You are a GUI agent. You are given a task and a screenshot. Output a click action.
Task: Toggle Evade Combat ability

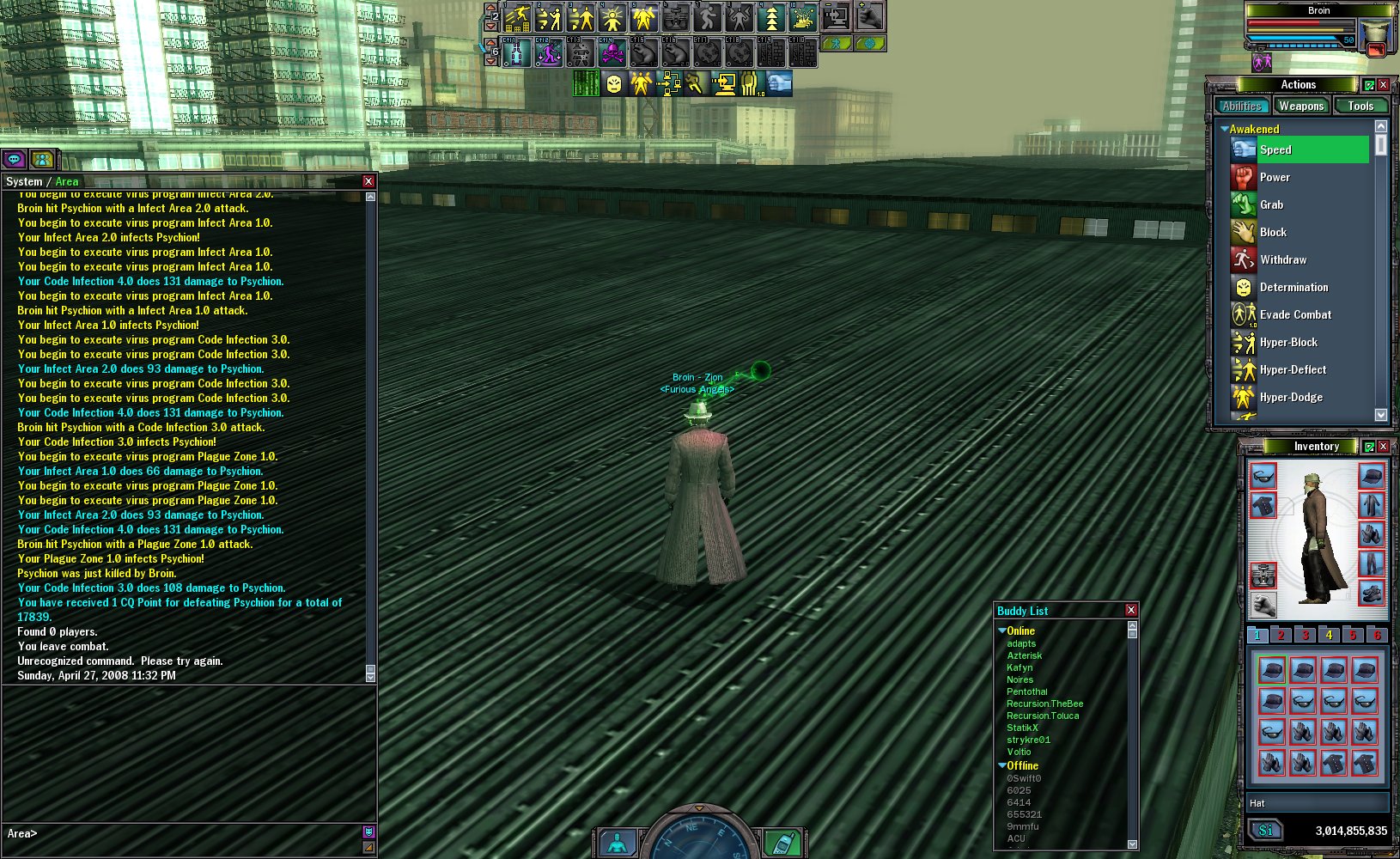pyautogui.click(x=1295, y=314)
